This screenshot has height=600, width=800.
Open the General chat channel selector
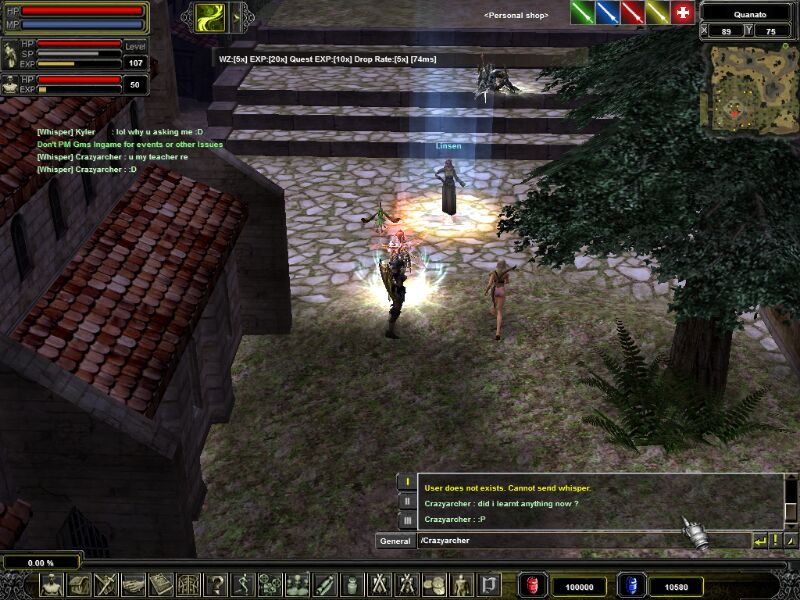(x=394, y=541)
